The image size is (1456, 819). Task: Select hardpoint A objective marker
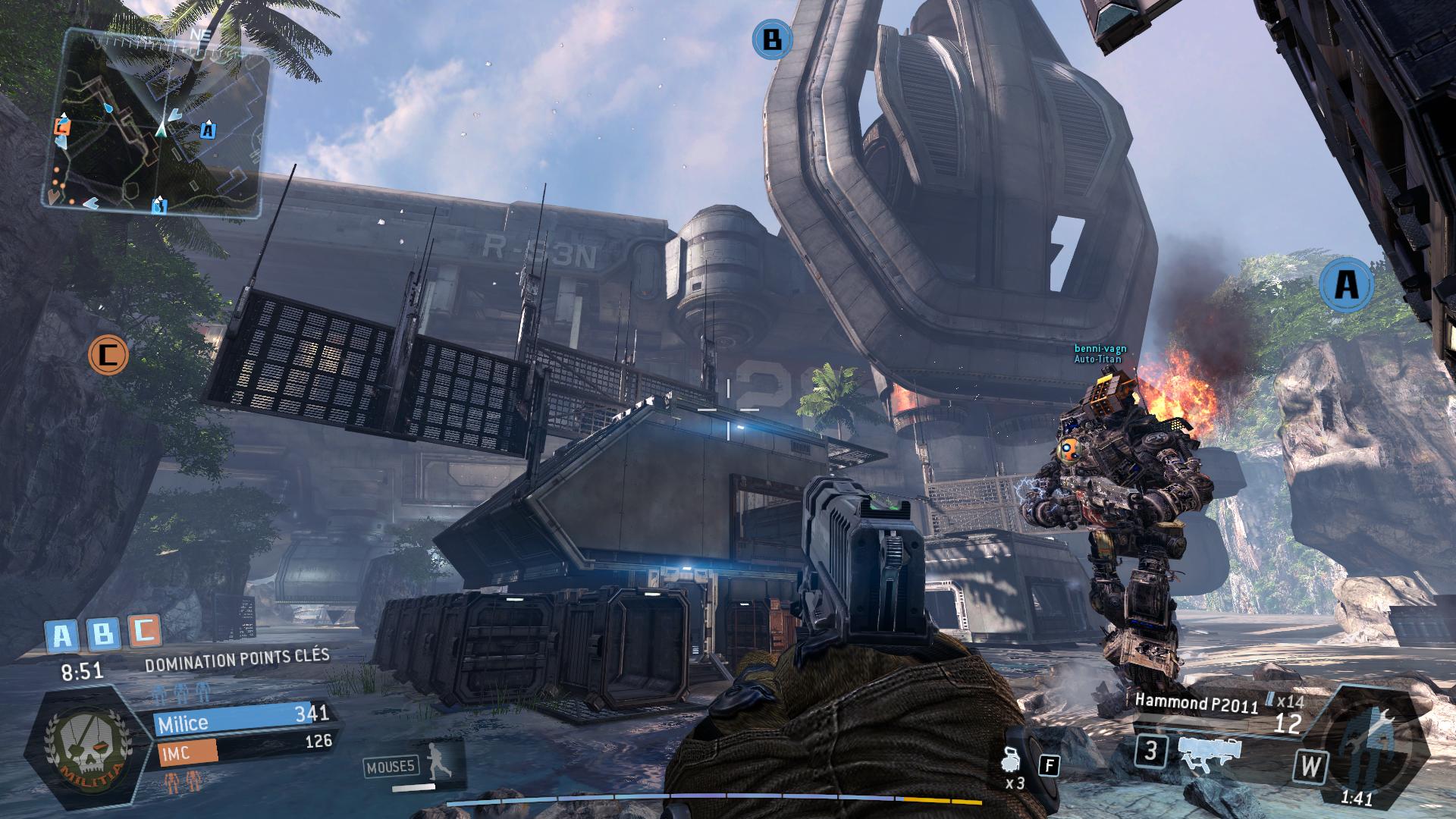click(x=1346, y=285)
